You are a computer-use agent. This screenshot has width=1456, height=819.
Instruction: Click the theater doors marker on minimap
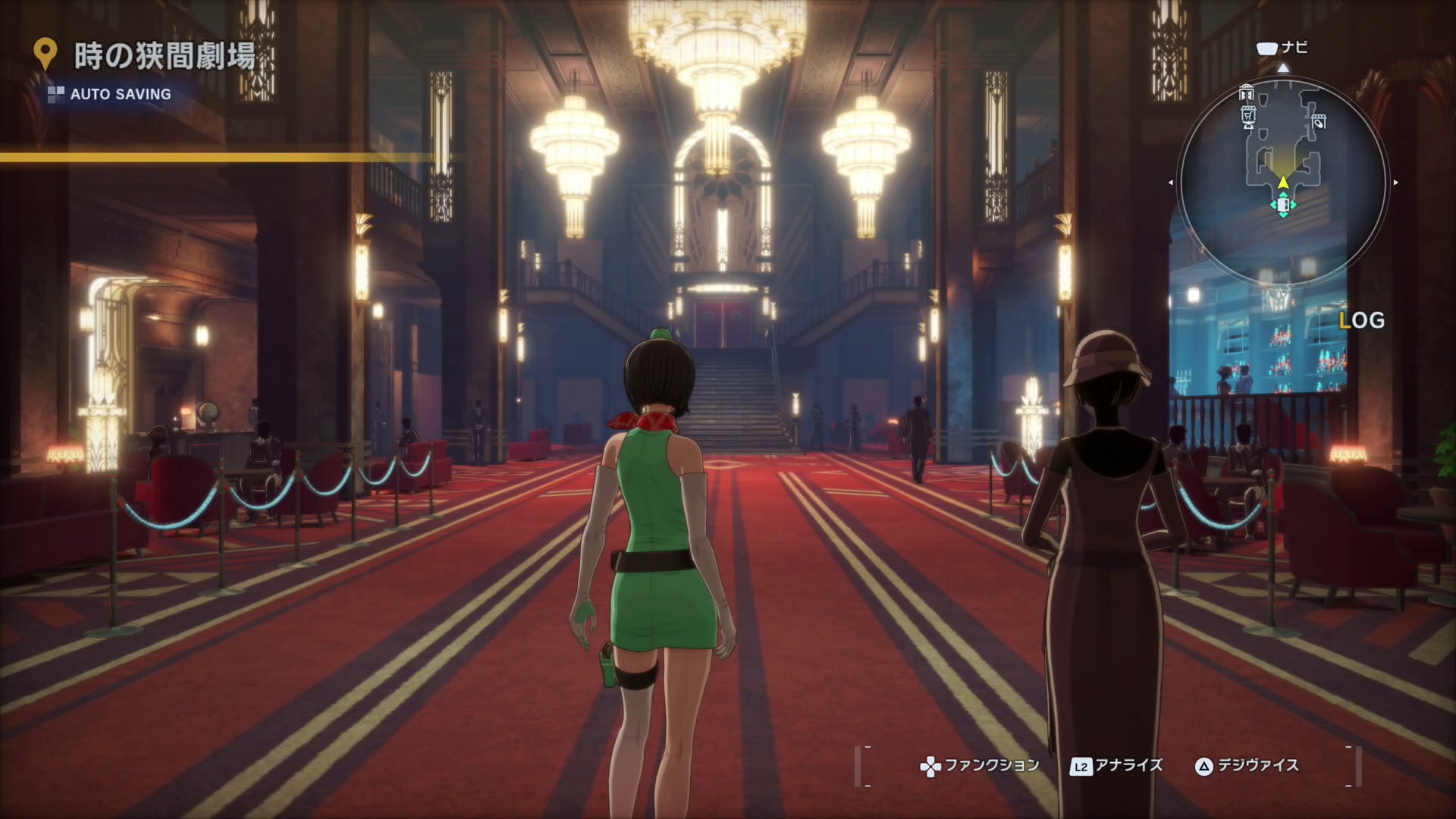coord(1246,94)
